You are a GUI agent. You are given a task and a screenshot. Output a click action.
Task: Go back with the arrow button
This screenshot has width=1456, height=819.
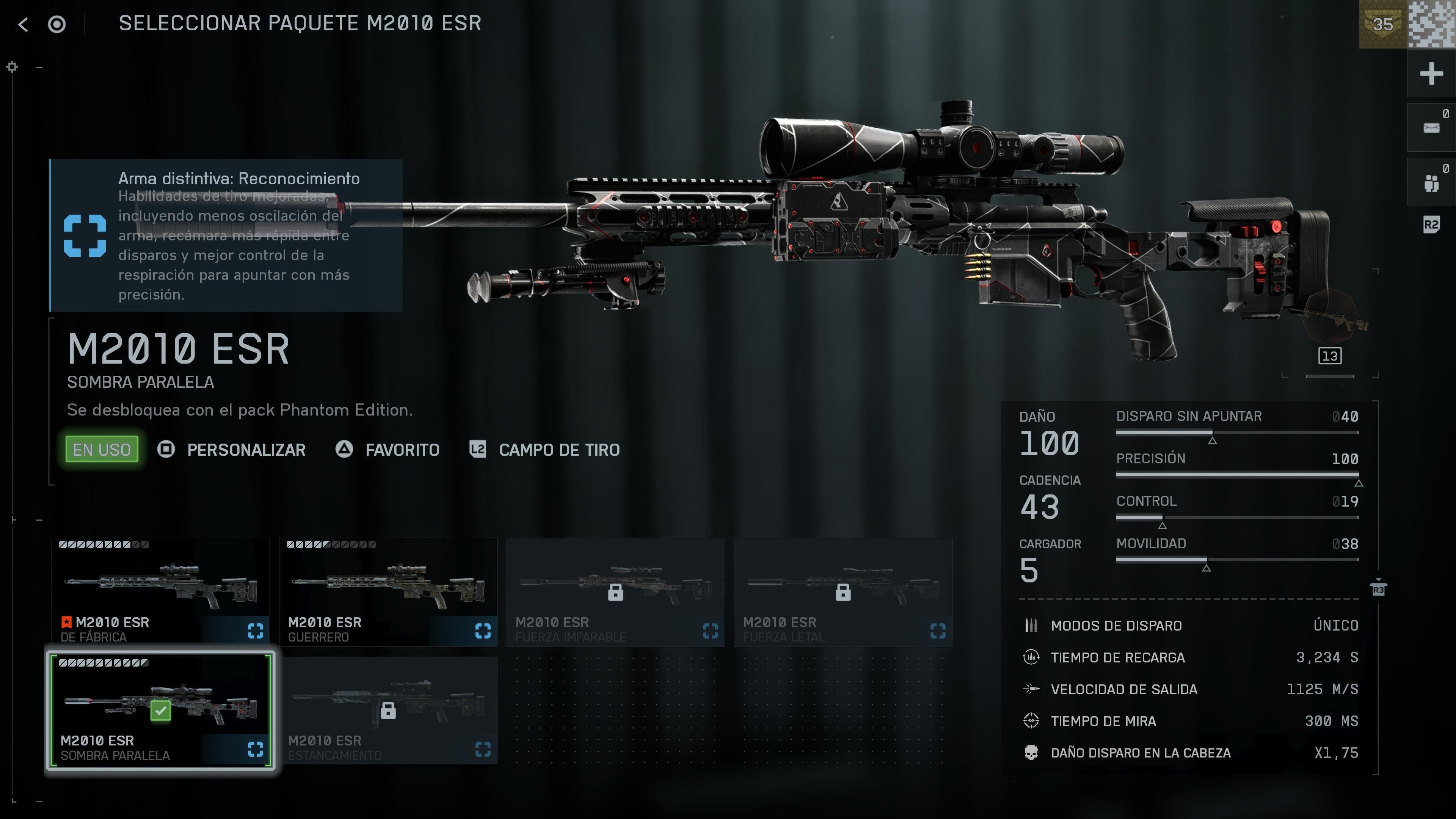click(23, 24)
